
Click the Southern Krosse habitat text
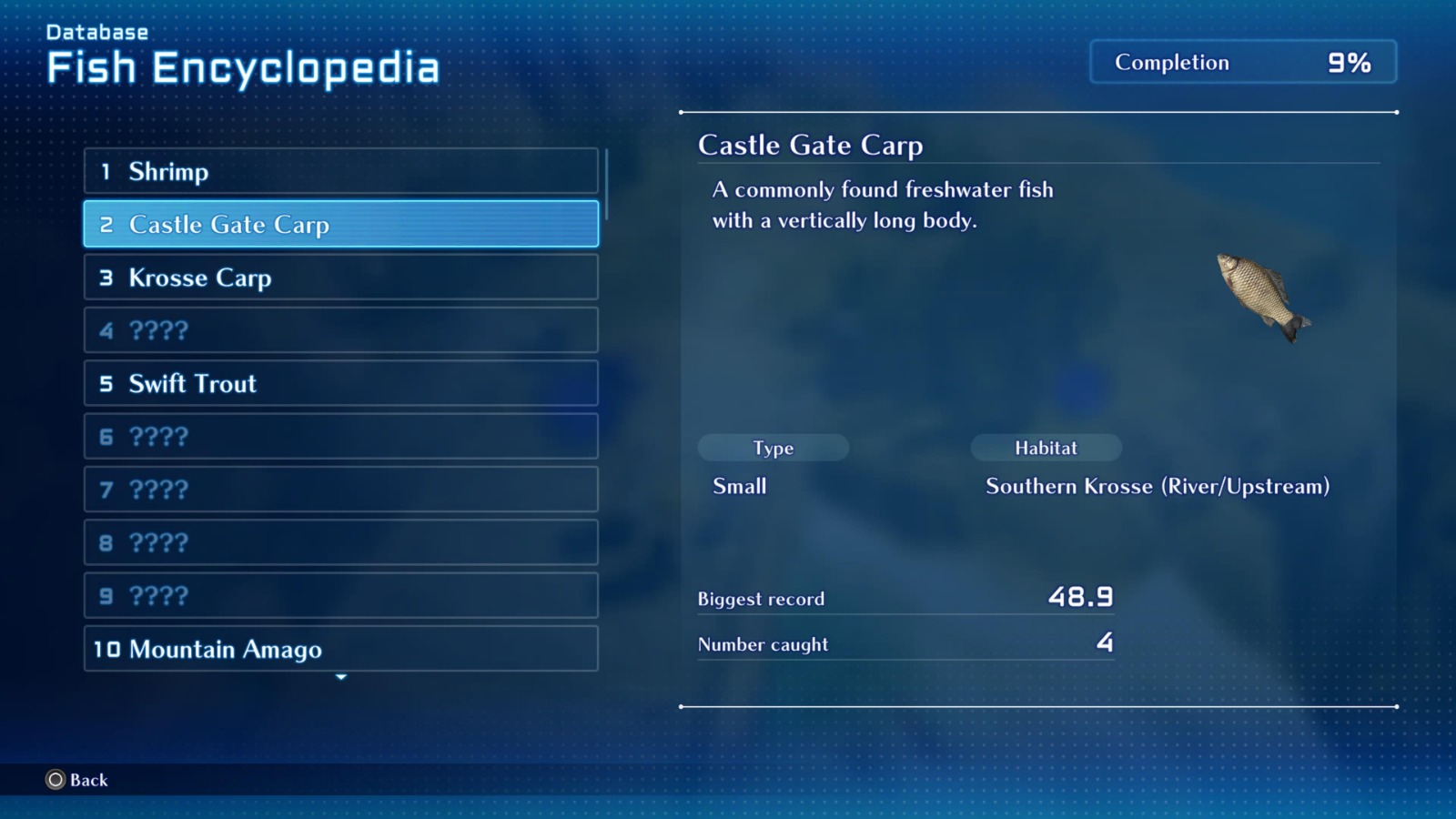pyautogui.click(x=1158, y=486)
